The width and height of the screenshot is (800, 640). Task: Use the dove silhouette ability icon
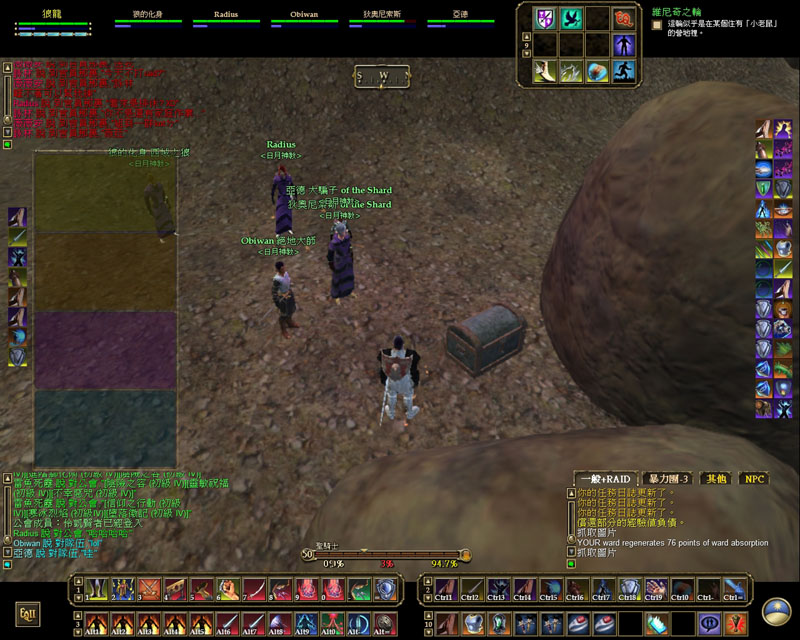pos(571,18)
